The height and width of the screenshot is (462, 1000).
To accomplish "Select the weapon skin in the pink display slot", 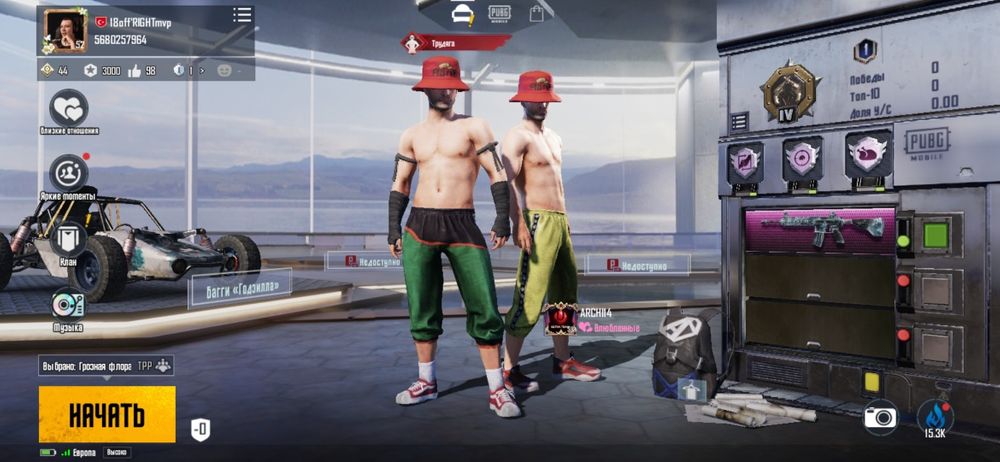I will pyautogui.click(x=821, y=229).
